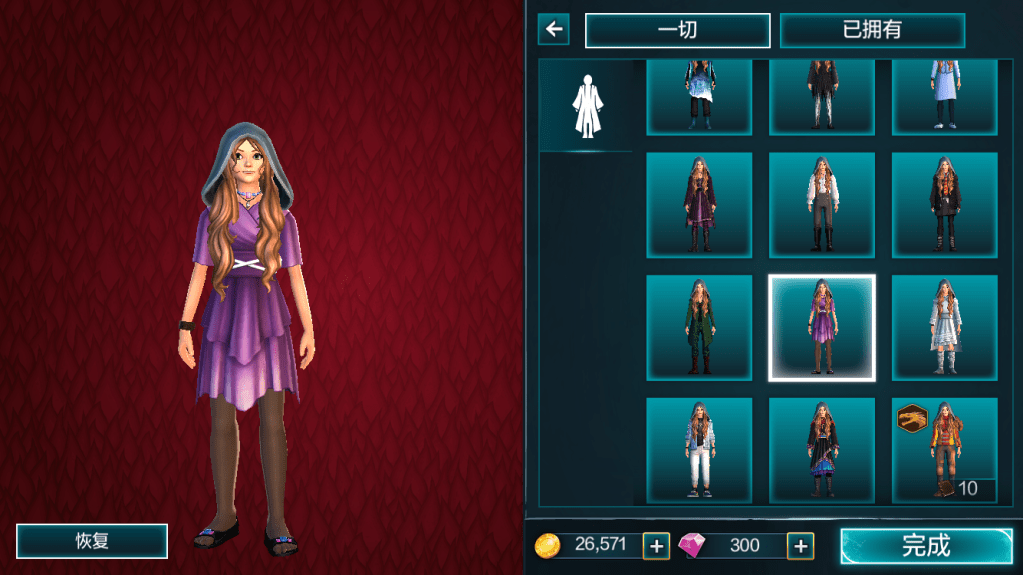Screen dimensions: 1023x575
Task: Select the highlighted purple dress outfit
Action: (x=821, y=328)
